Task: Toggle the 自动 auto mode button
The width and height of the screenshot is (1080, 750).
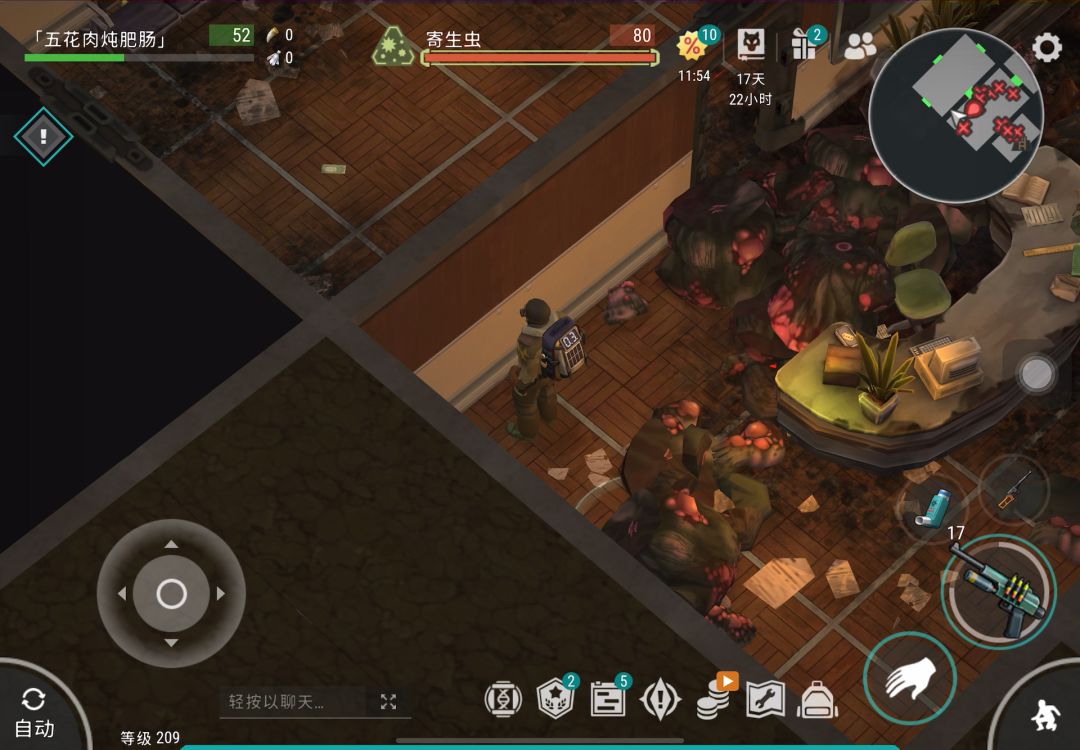Action: (35, 712)
